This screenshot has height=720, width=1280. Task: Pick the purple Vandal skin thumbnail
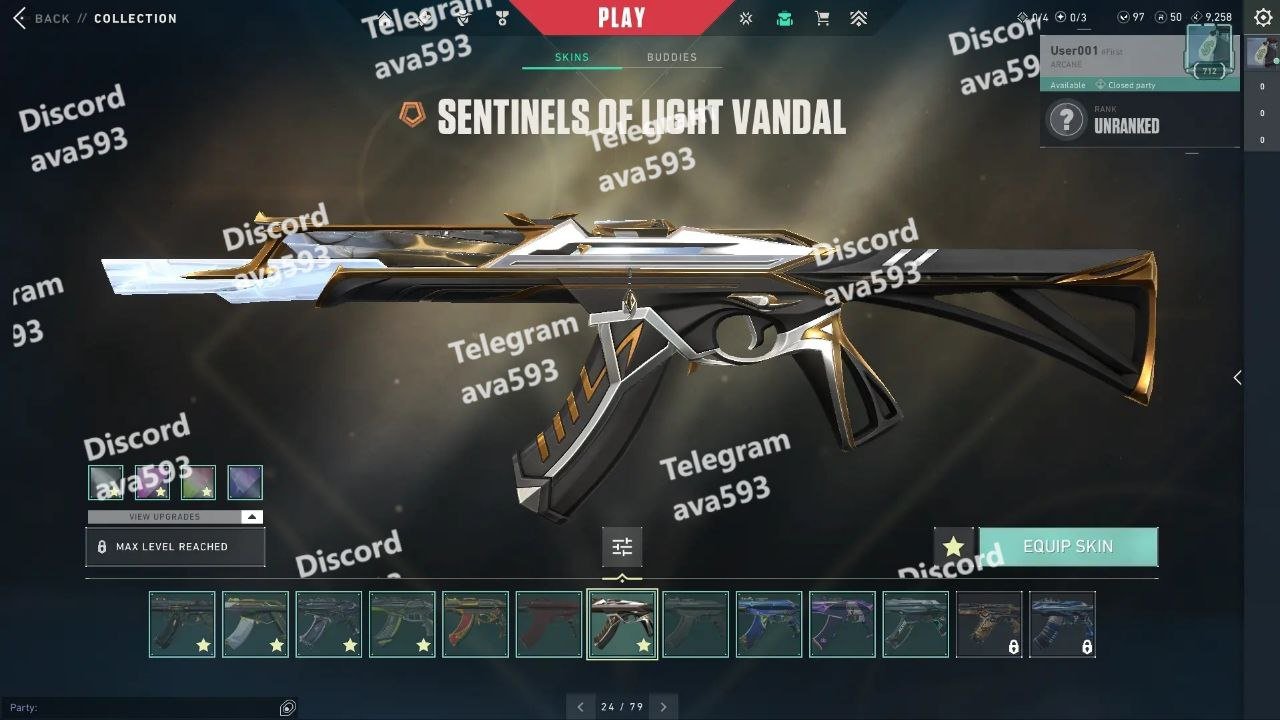tap(842, 624)
